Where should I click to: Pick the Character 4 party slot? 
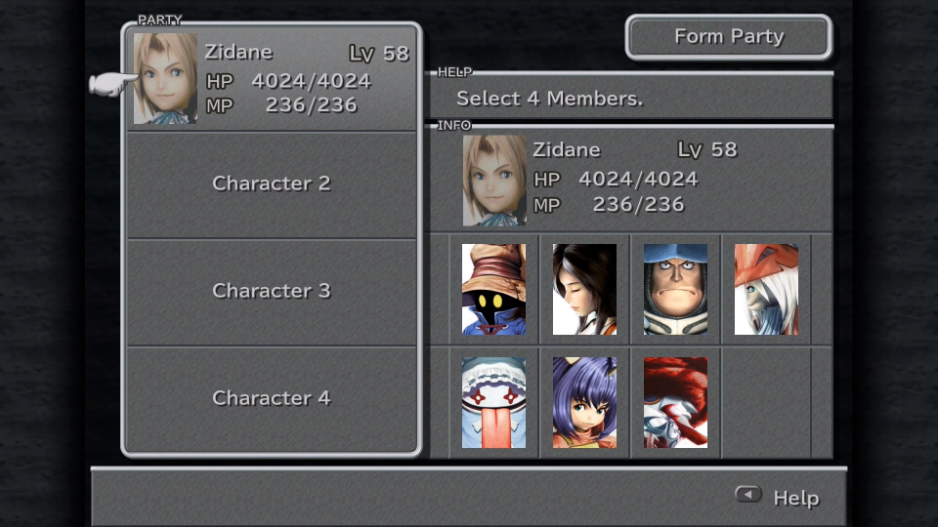pyautogui.click(x=271, y=398)
